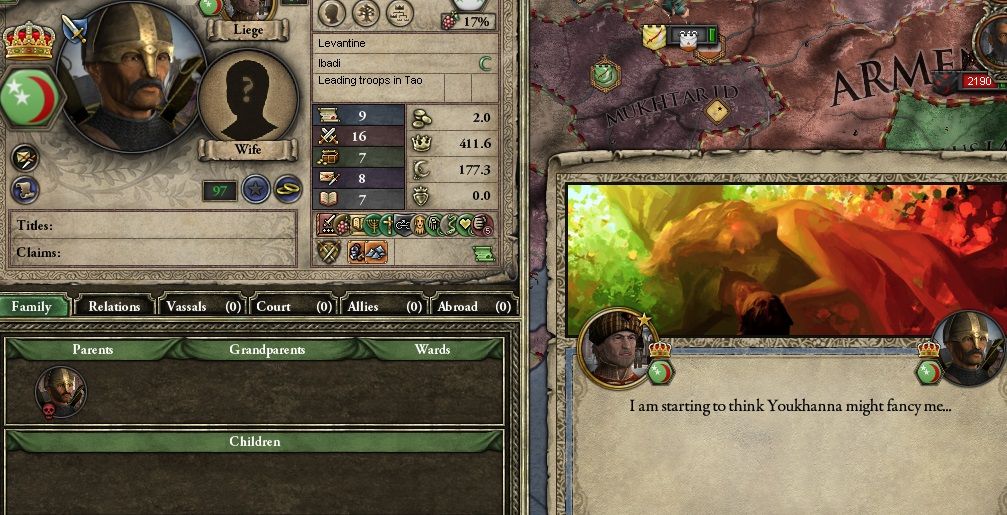Click the green crescent coat of arms
Image resolution: width=1007 pixels, height=515 pixels.
pyautogui.click(x=32, y=97)
